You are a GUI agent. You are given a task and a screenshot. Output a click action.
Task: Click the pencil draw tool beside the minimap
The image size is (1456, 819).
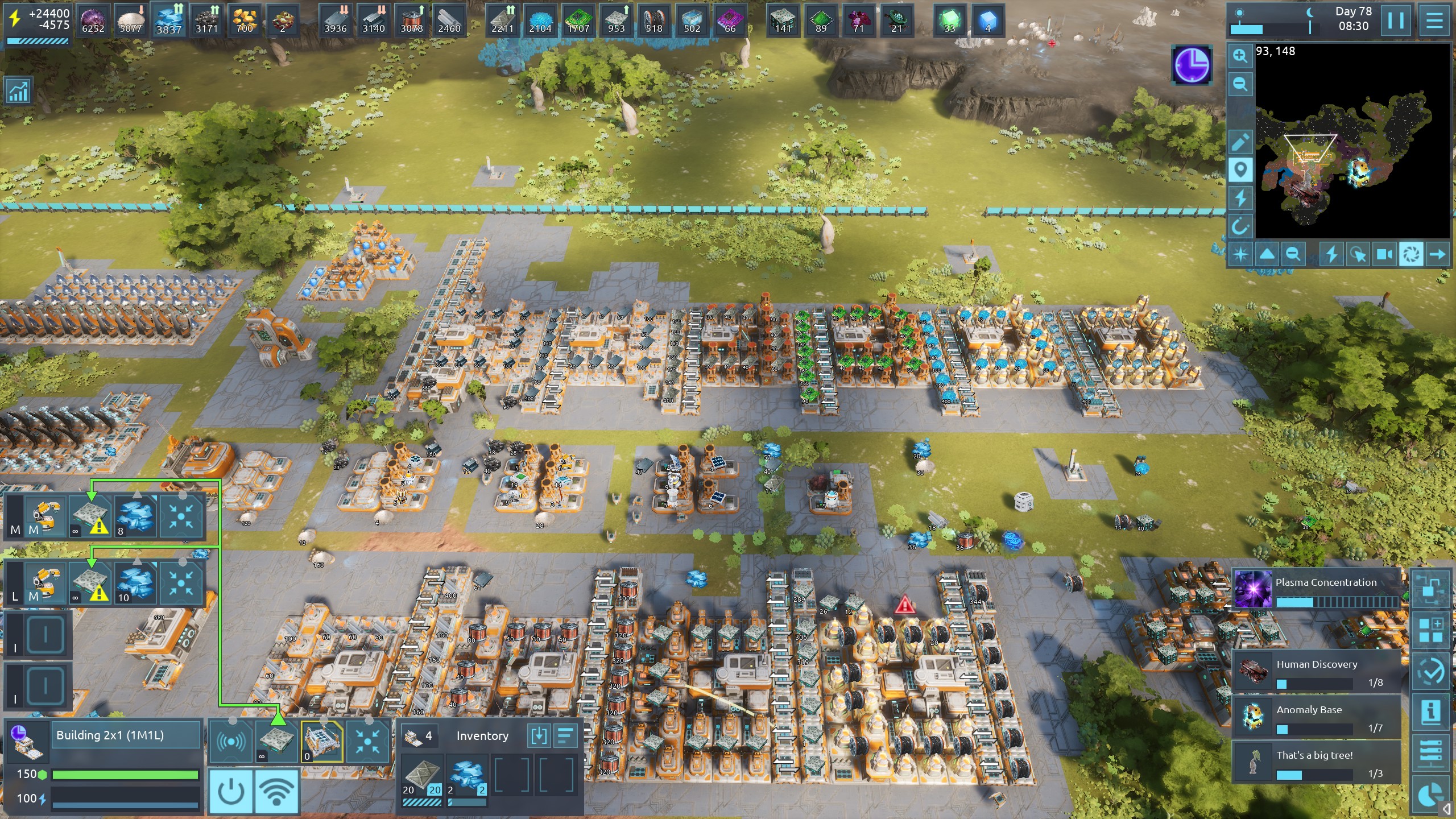tap(1240, 142)
